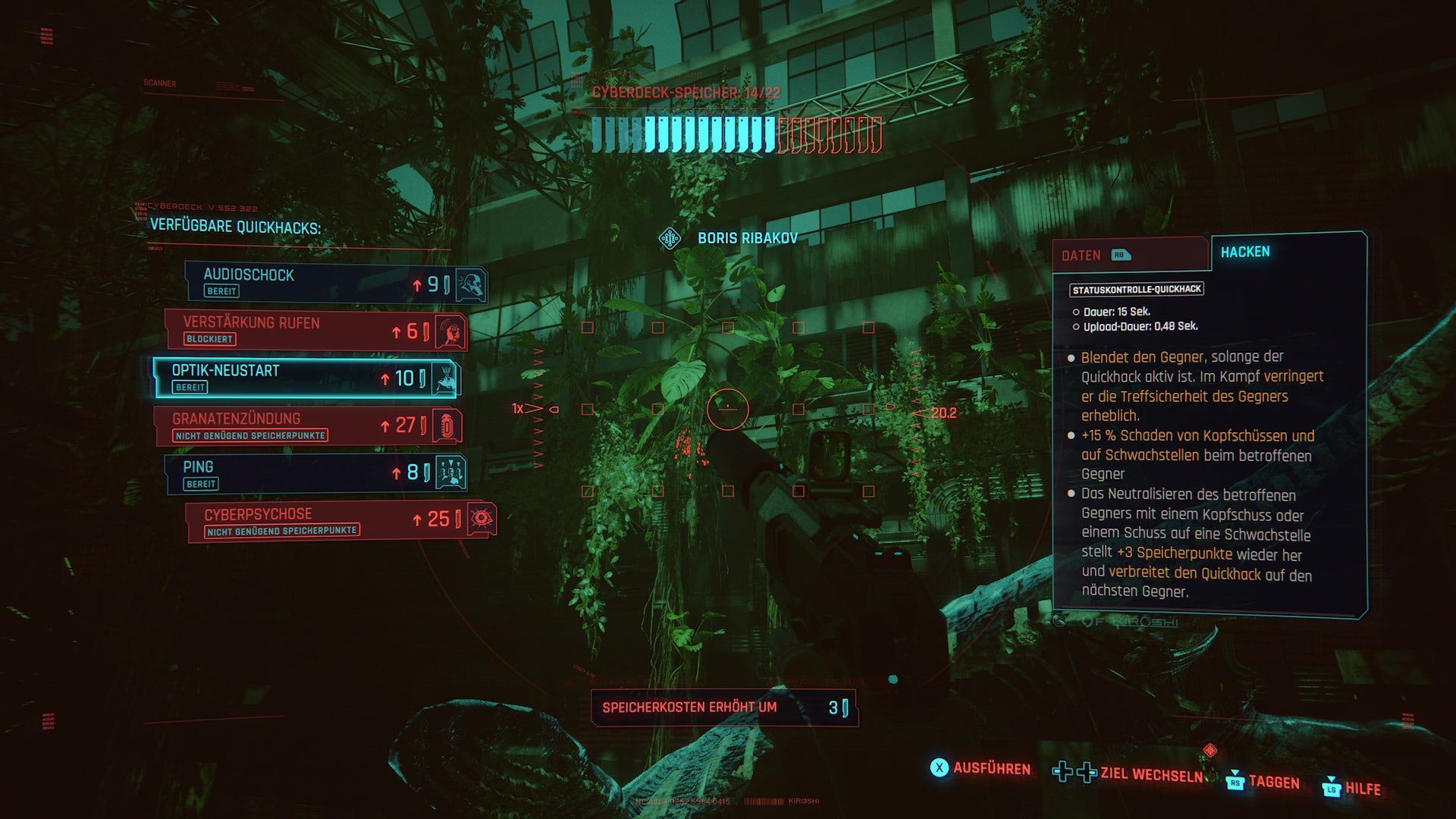Activate Ziel Wechseln to change target
1456x819 pixels.
click(1130, 774)
